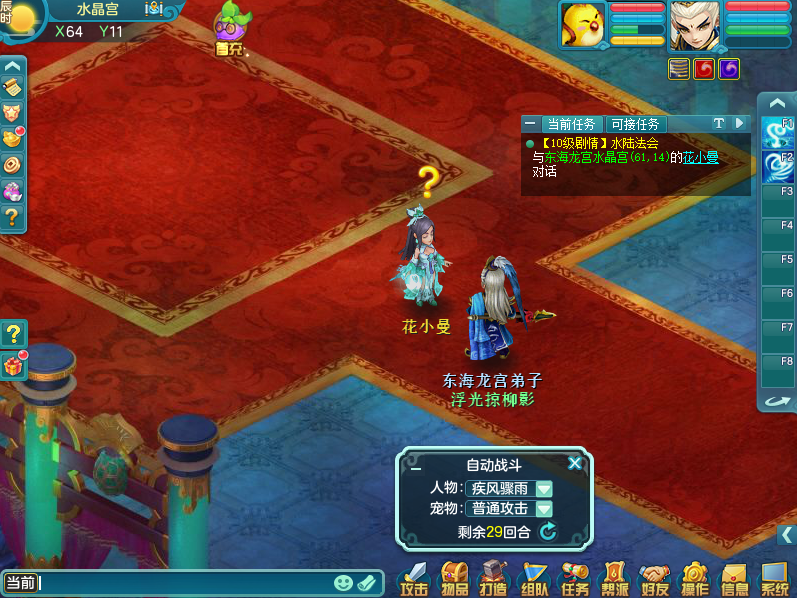Open the 物品 inventory chest

(x=455, y=578)
